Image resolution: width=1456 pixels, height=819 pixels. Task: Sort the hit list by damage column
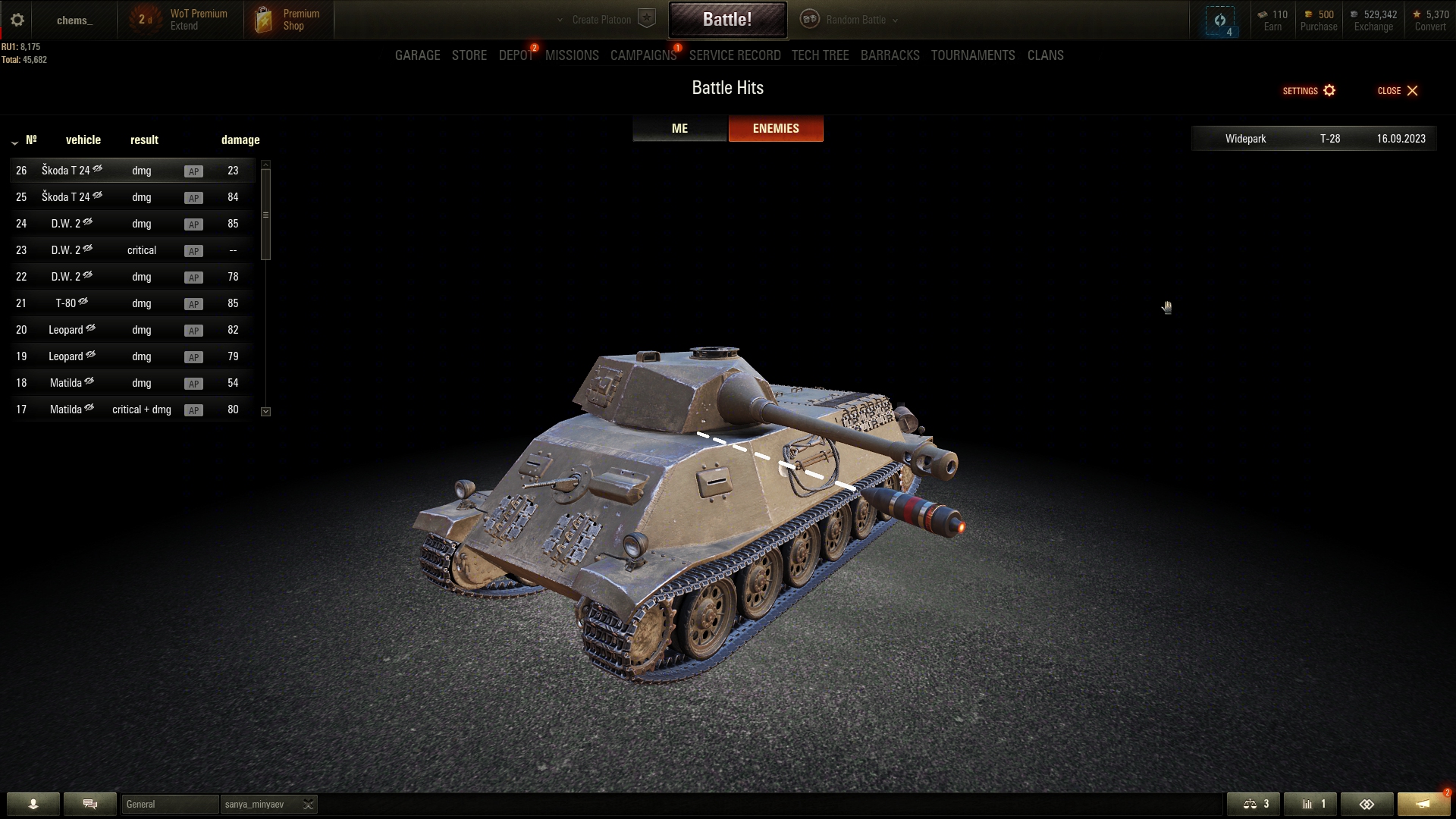(x=240, y=140)
